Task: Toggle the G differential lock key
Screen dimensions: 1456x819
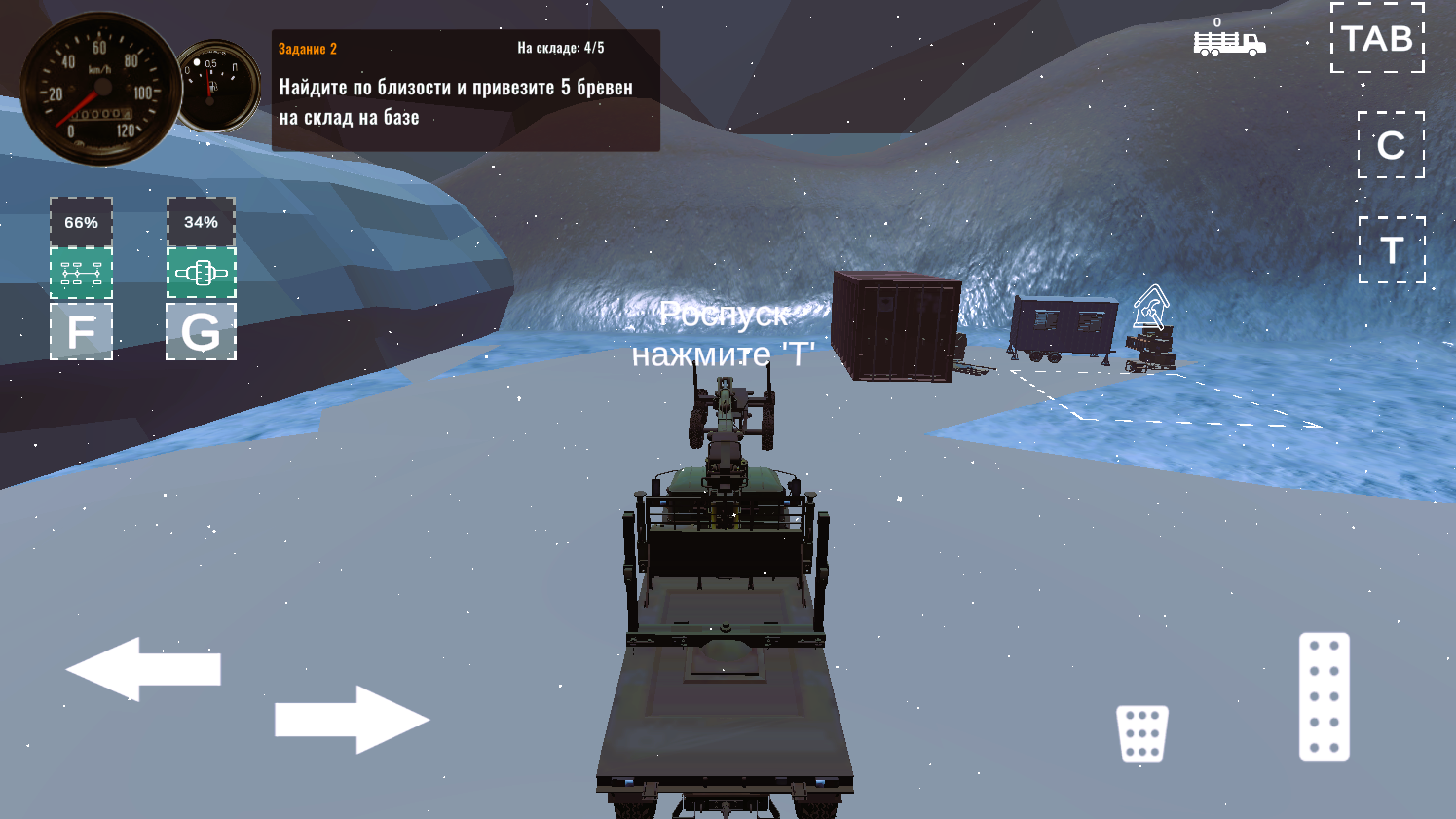Action: (x=202, y=331)
